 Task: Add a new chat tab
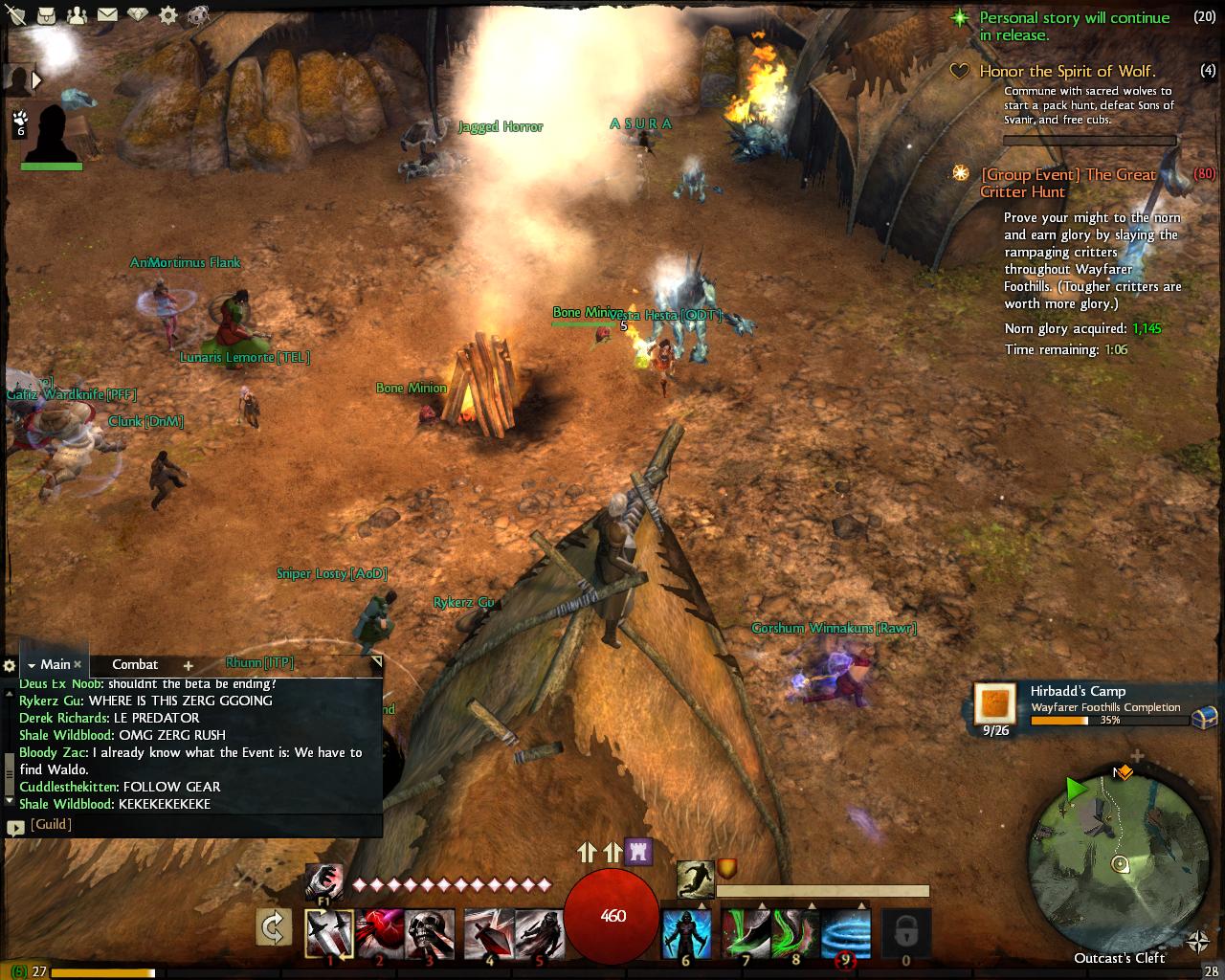189,665
